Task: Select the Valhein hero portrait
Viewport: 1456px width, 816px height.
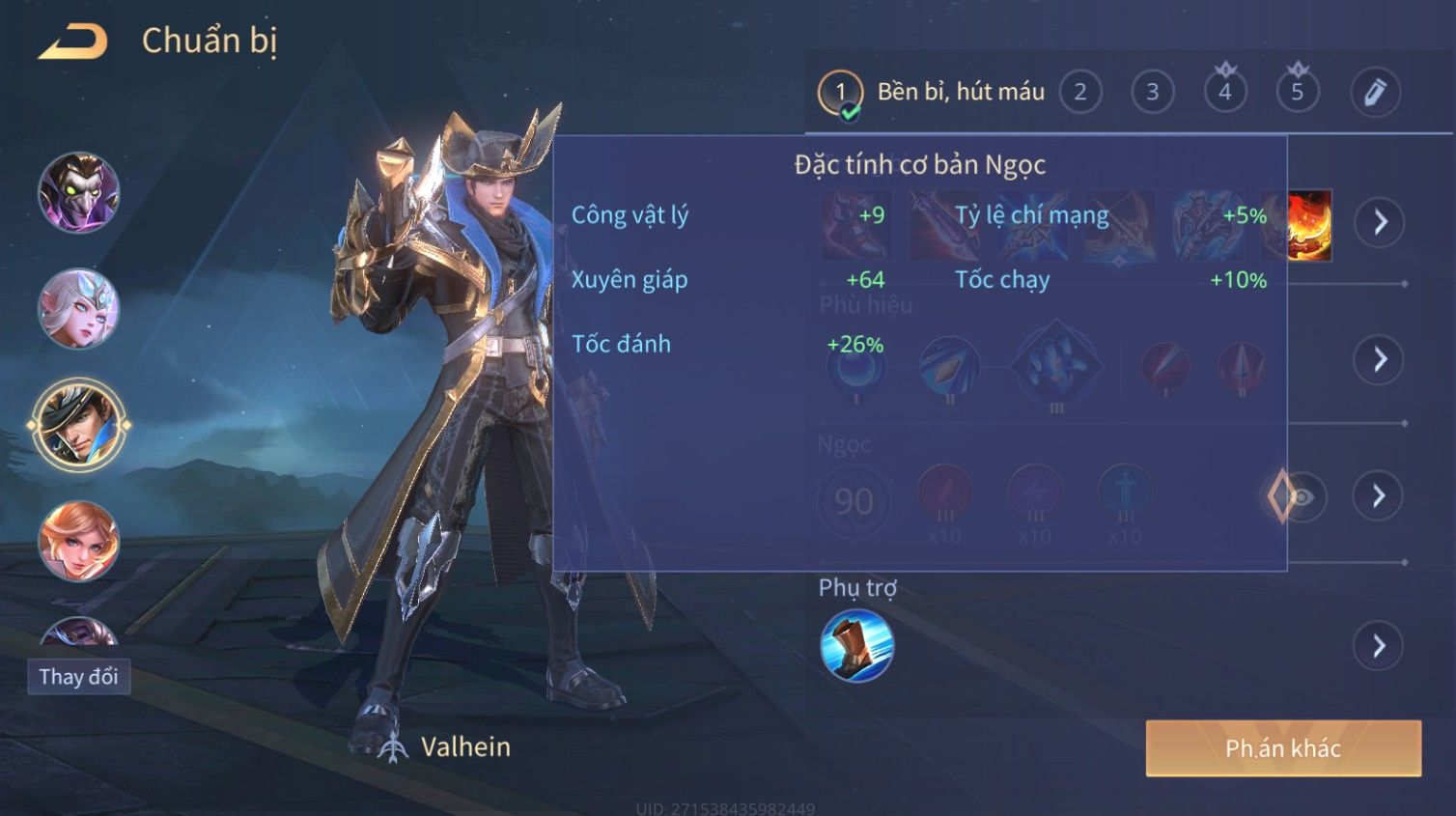Action: 78,425
